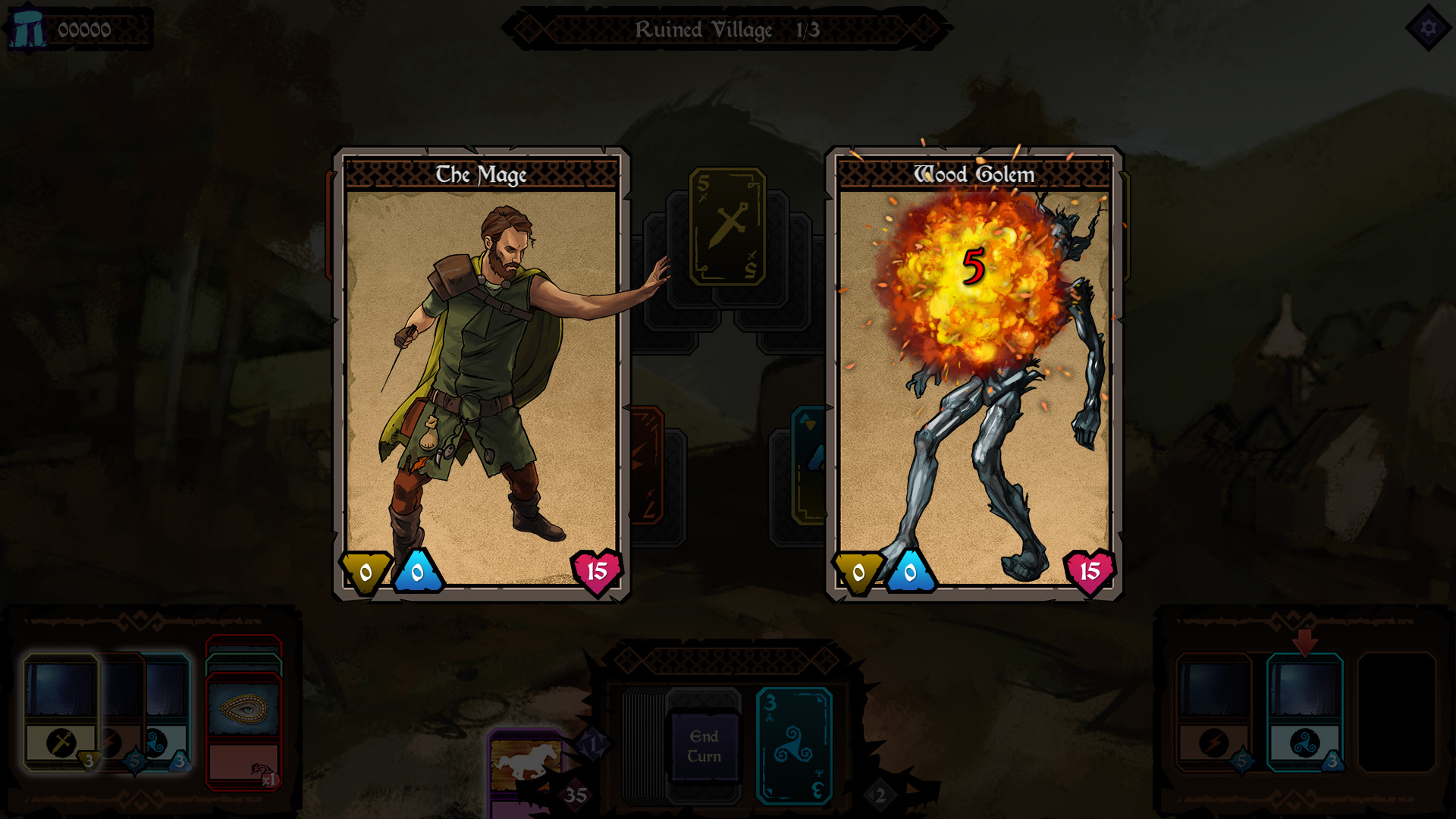Screen dimensions: 1456x819
Task: Click the eye amulet card on the discard pile
Action: click(x=243, y=709)
